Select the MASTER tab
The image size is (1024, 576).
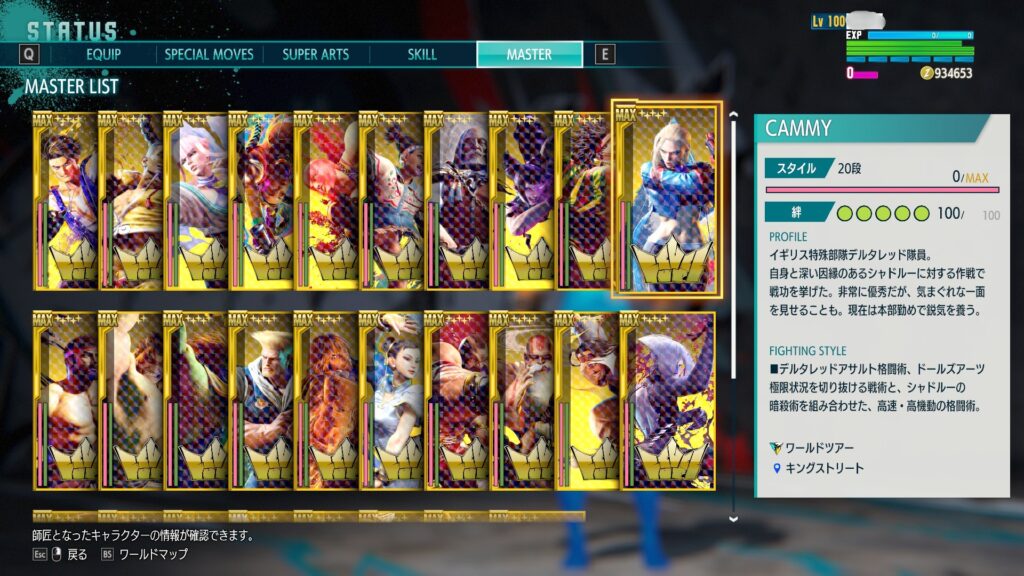coord(529,54)
